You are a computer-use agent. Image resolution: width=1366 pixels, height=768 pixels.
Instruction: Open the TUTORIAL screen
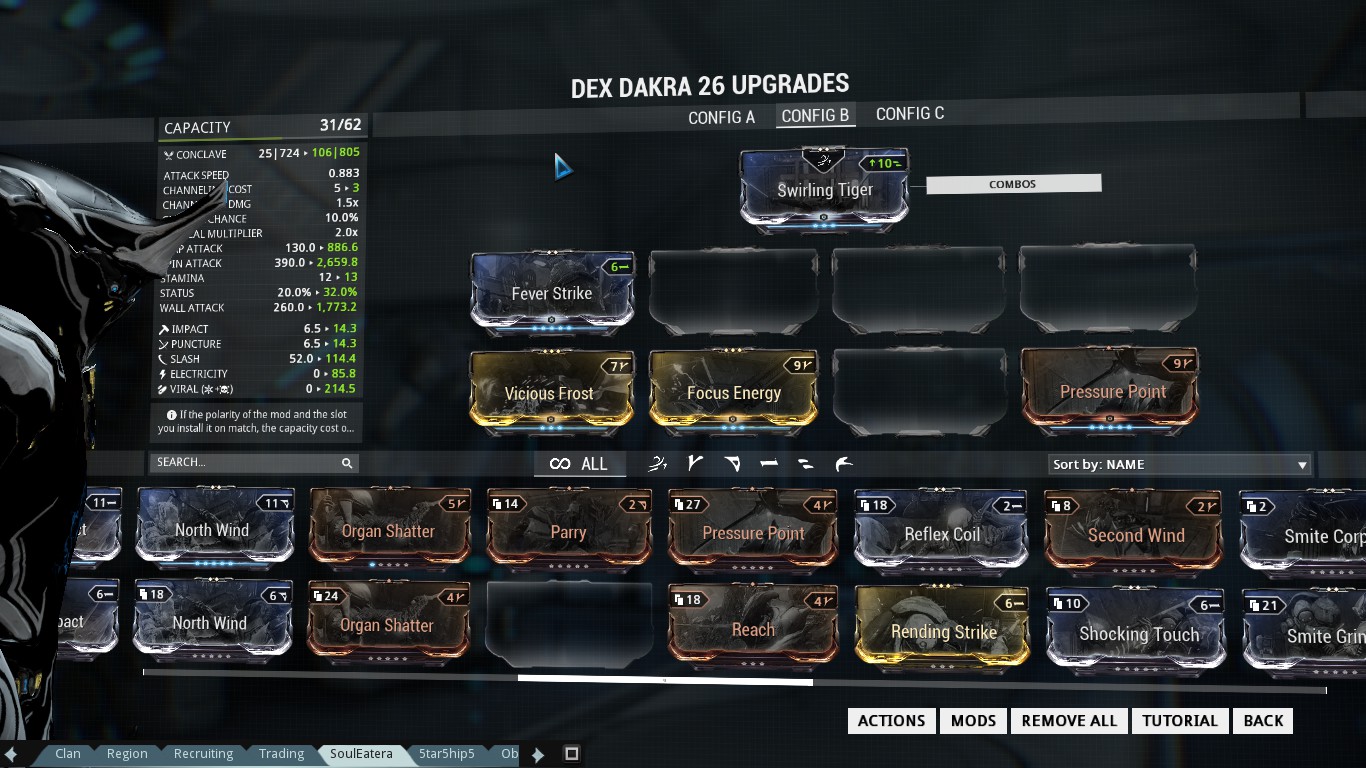coord(1179,720)
